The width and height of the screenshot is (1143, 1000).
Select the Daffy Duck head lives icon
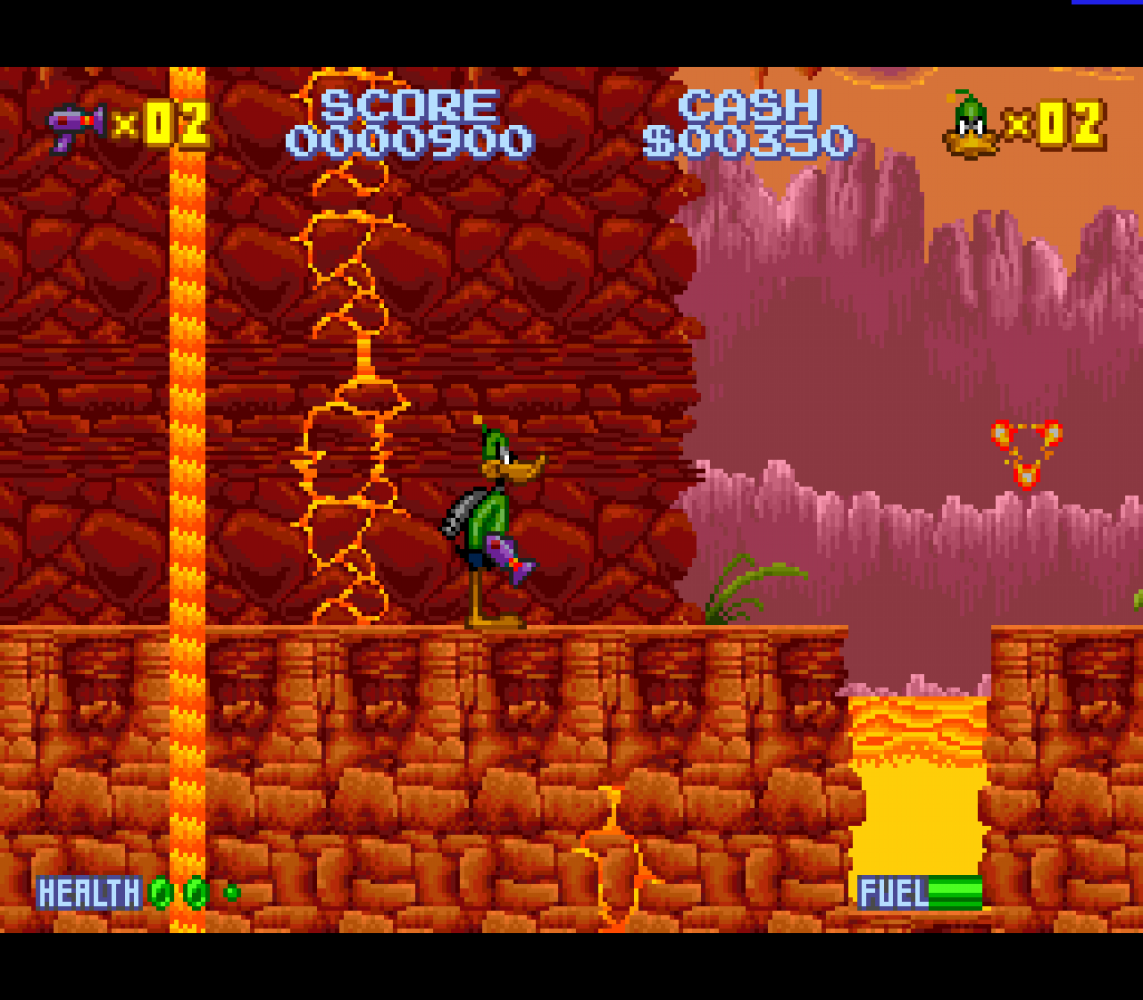(x=970, y=126)
